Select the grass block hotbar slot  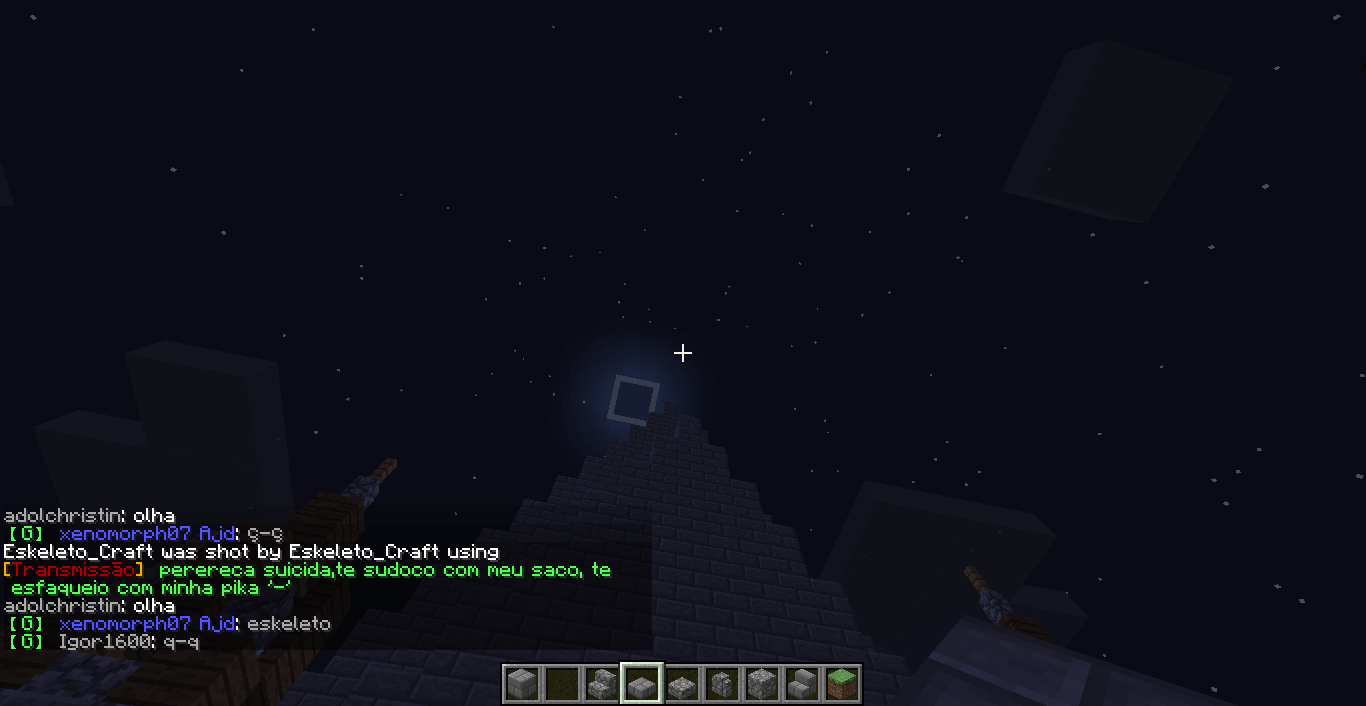point(842,684)
